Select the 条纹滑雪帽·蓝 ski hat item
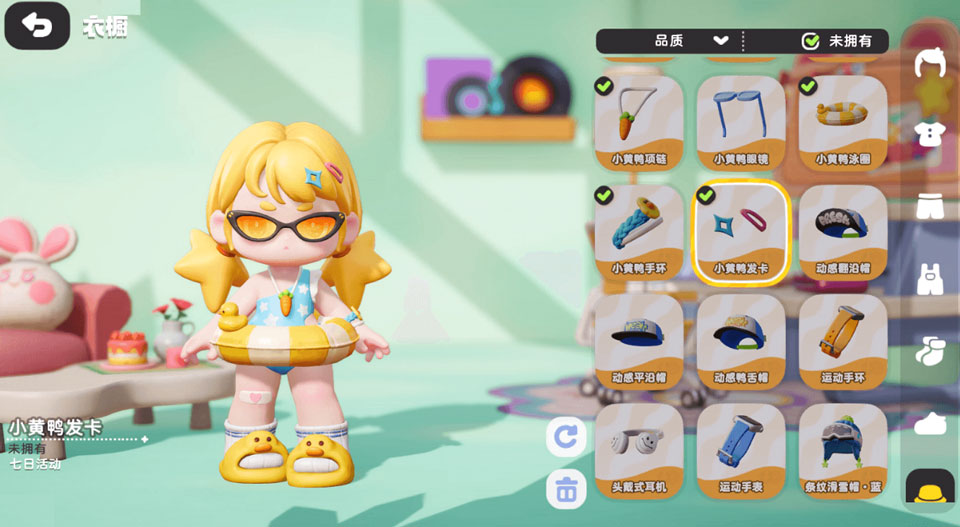The width and height of the screenshot is (960, 527). 843,449
